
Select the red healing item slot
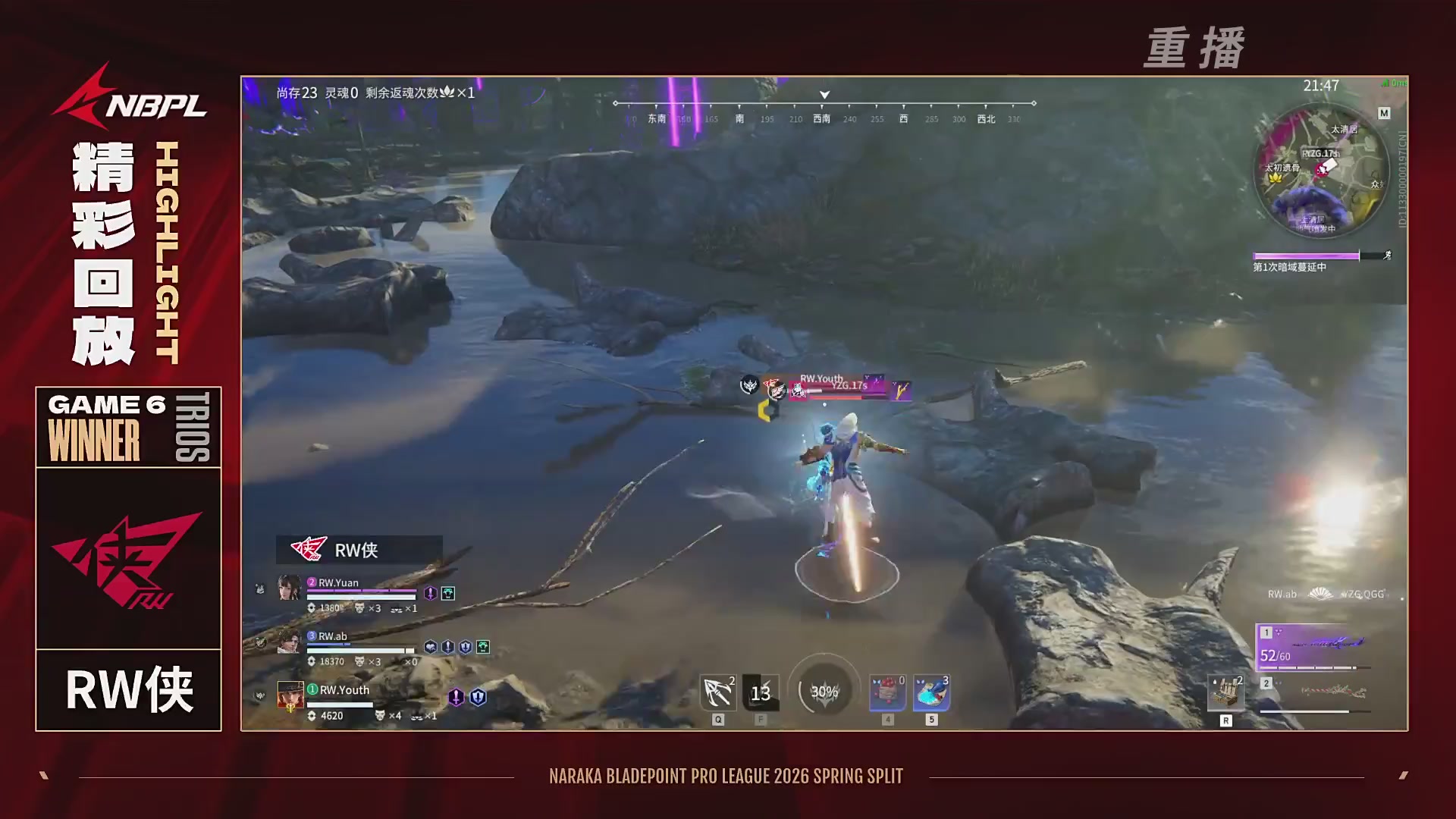click(887, 692)
